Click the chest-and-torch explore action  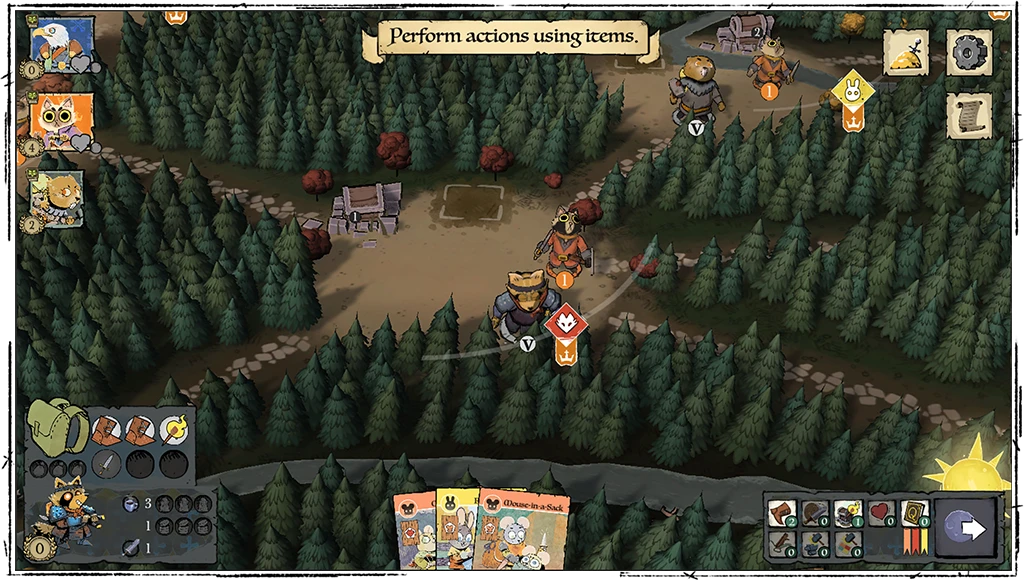click(847, 513)
